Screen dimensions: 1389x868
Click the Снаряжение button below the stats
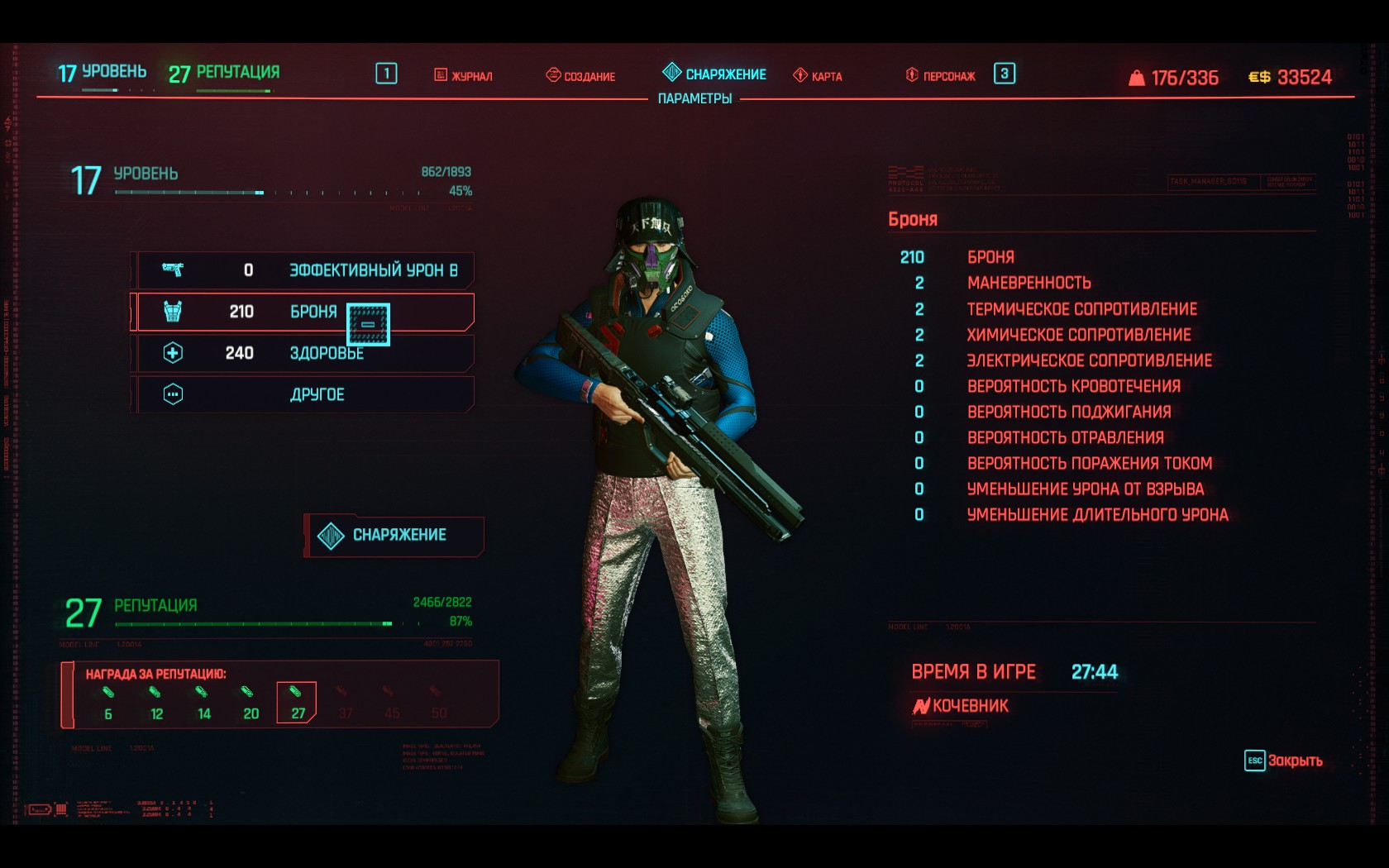point(394,536)
